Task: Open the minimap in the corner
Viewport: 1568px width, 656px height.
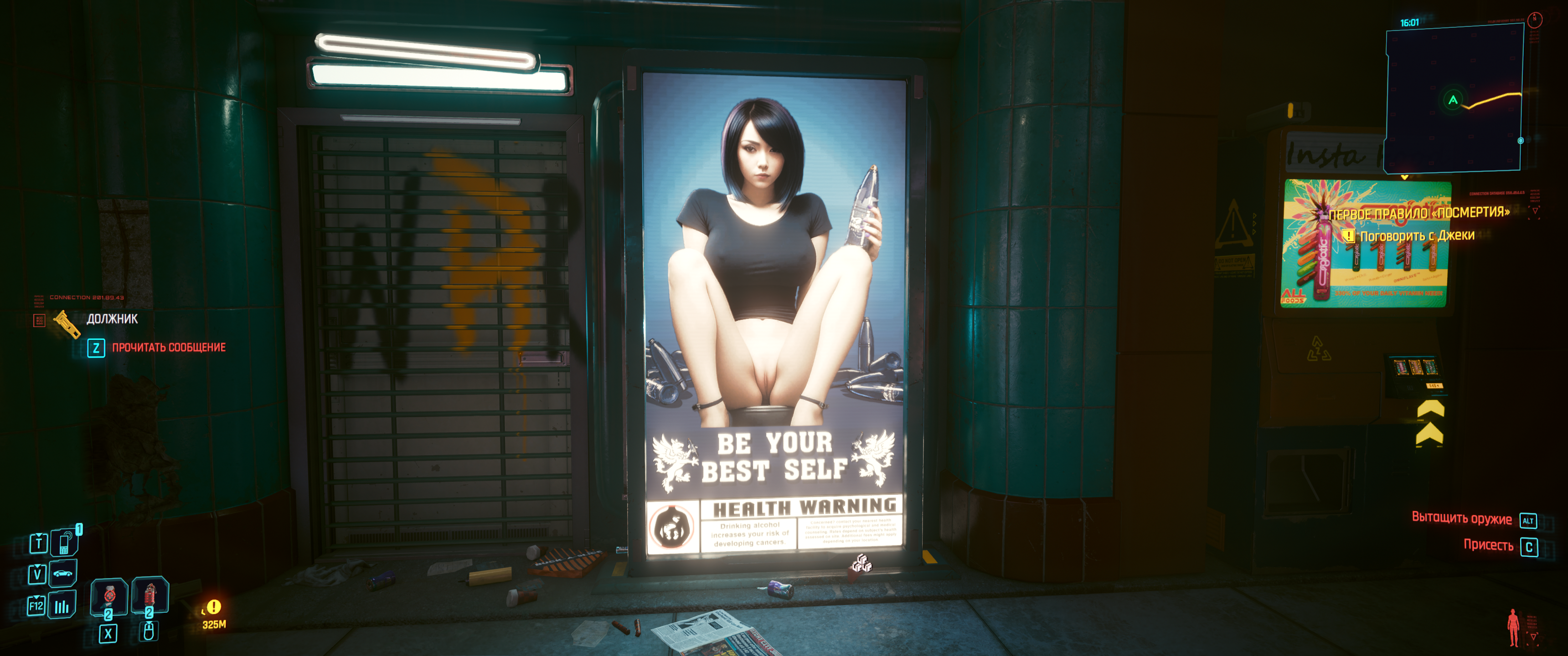Action: [x=1454, y=98]
